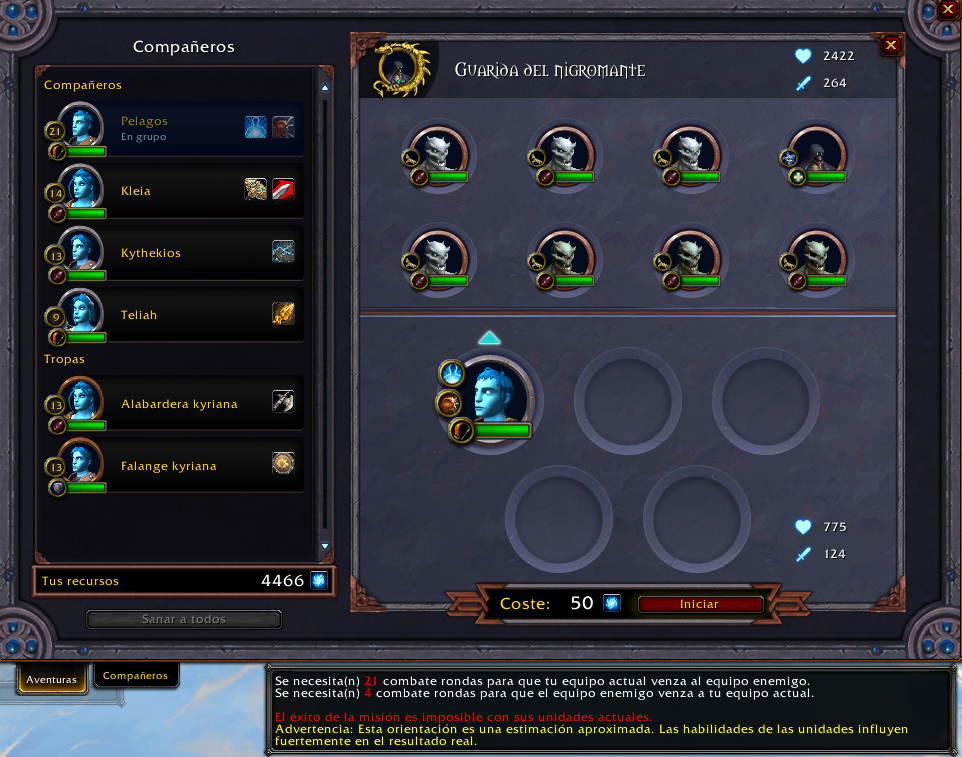Choose Kleia in the companions list

coord(136,190)
